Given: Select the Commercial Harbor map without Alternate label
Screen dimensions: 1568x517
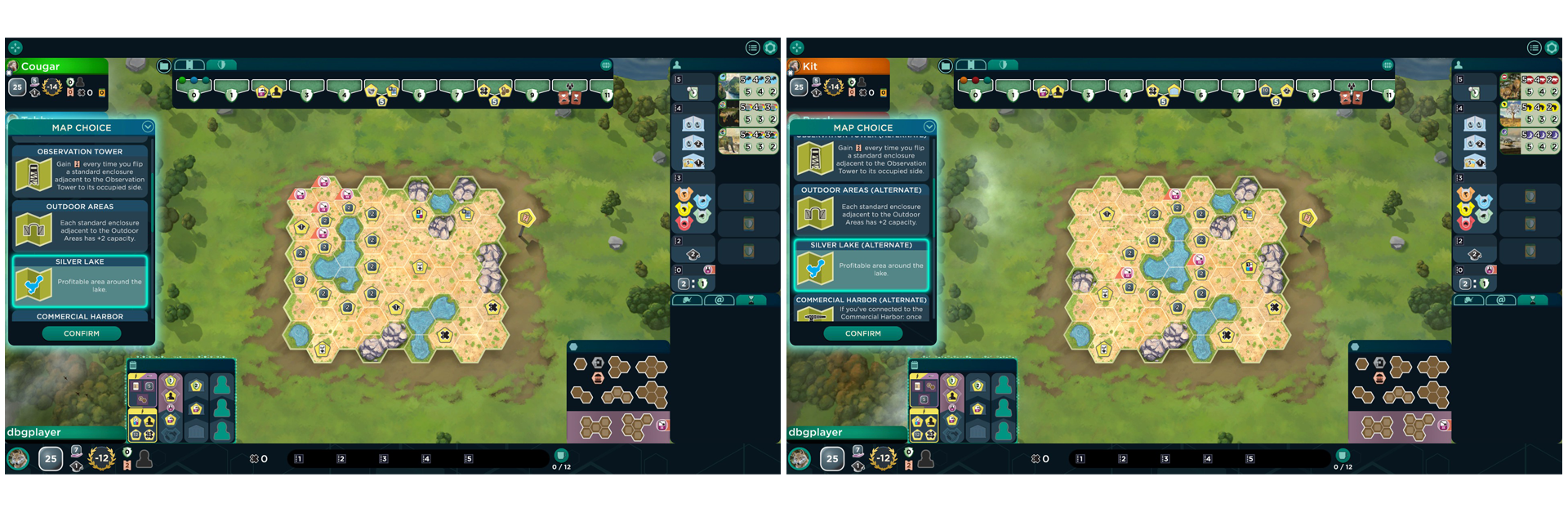Looking at the screenshot, I should click(80, 316).
